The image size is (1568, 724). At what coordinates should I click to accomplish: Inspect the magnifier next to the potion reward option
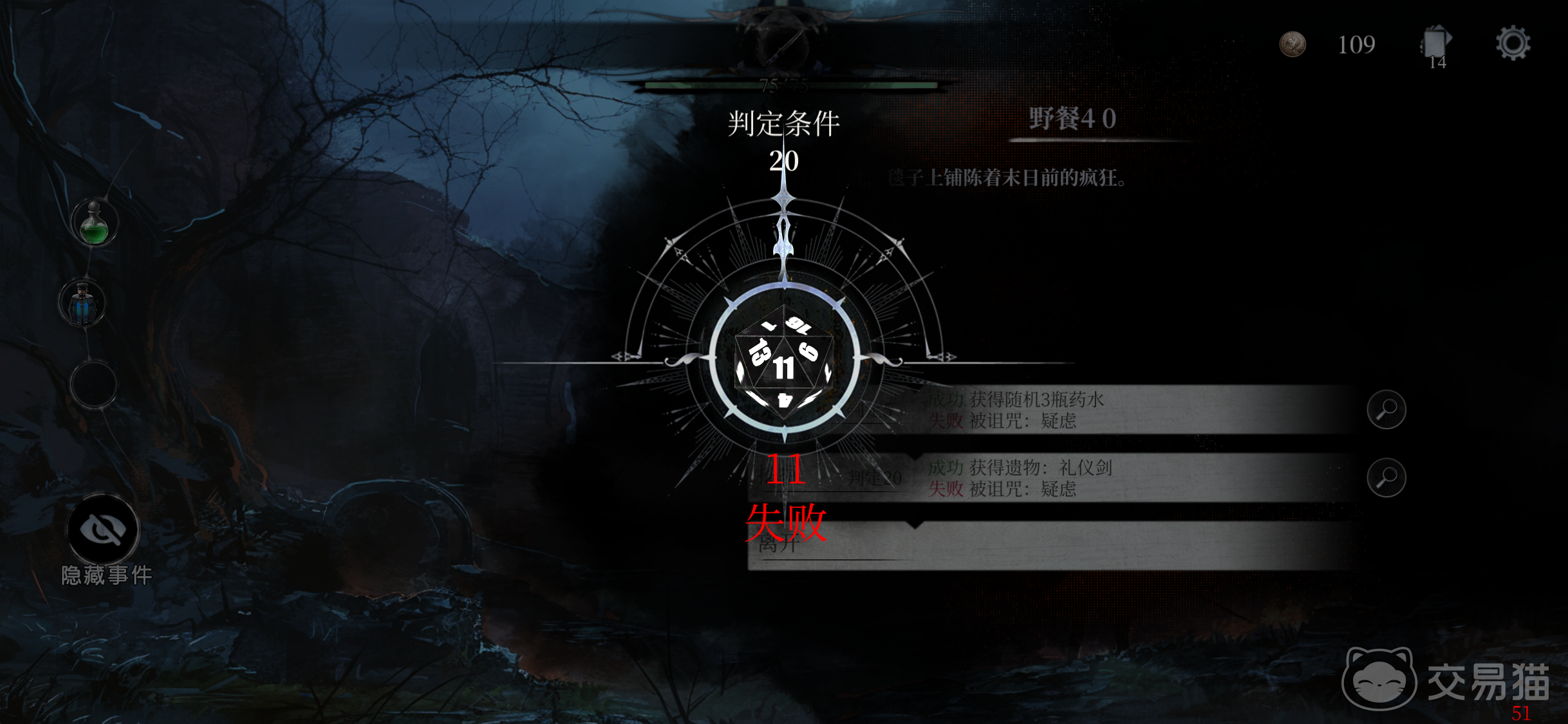coord(1387,409)
